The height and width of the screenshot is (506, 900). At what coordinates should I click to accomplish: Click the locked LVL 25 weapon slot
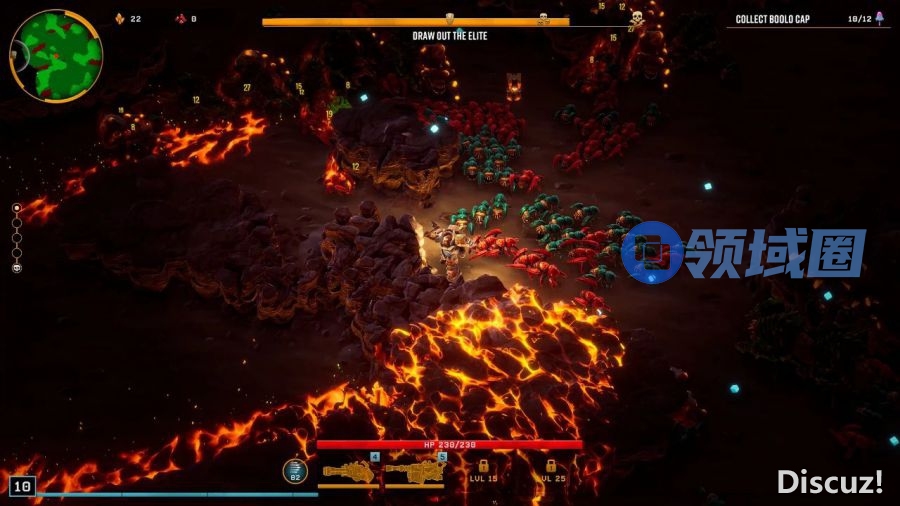point(549,471)
